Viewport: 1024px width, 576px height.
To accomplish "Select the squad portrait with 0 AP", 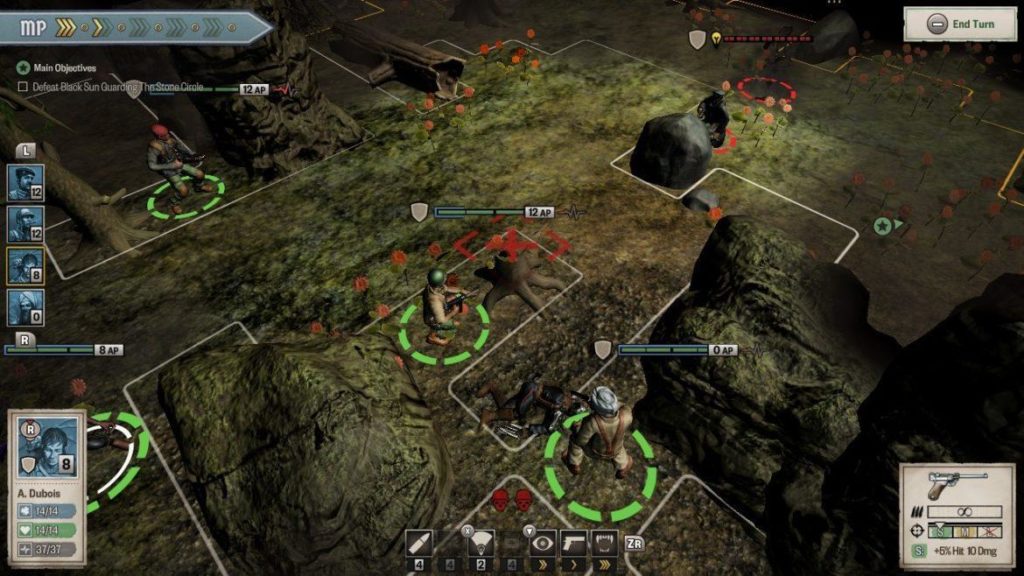I will click(x=25, y=307).
